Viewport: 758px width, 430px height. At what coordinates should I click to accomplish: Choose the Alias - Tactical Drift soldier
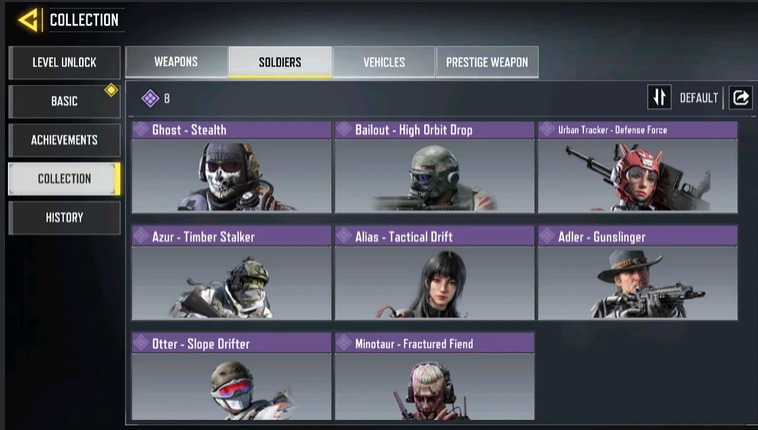(434, 273)
